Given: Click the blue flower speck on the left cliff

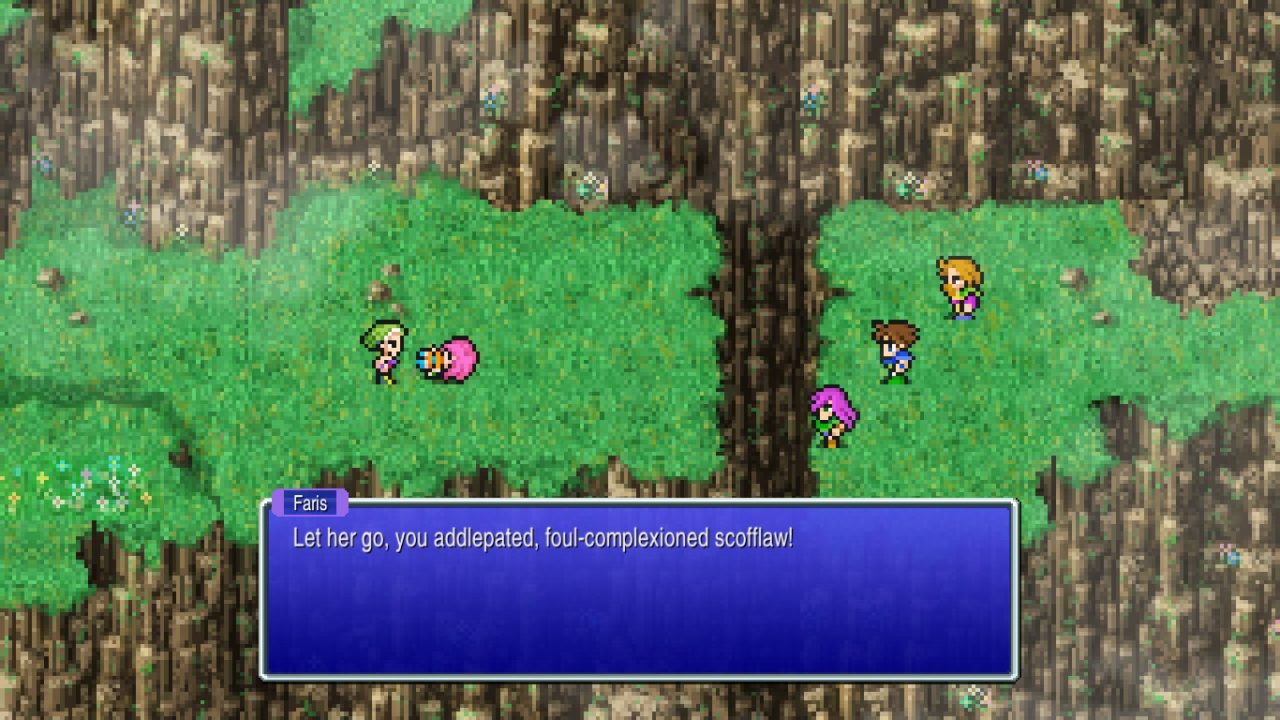Looking at the screenshot, I should (x=44, y=164).
